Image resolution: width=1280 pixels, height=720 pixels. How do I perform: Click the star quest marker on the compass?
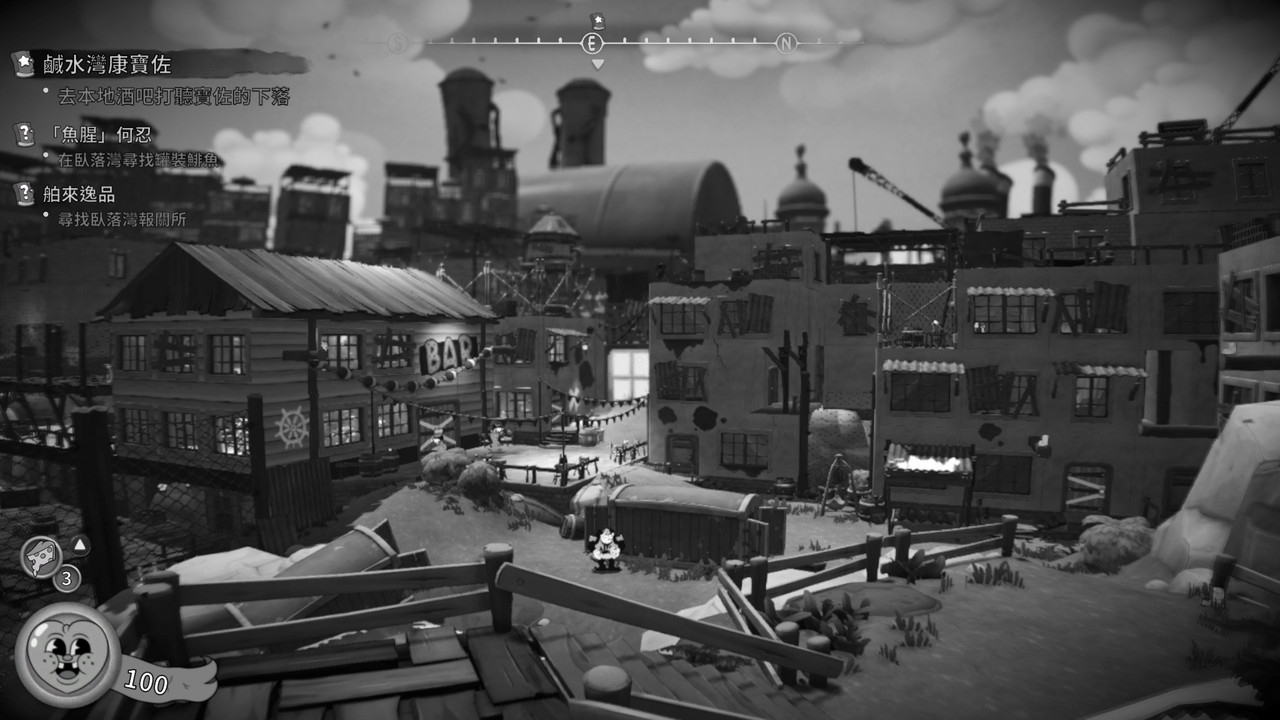pyautogui.click(x=597, y=20)
